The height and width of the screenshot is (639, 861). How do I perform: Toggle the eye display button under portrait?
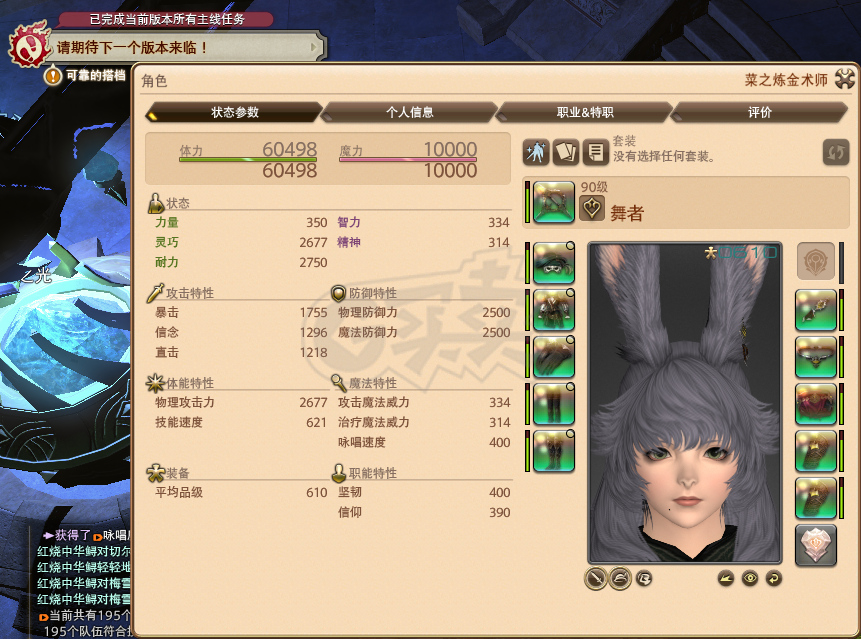(749, 578)
